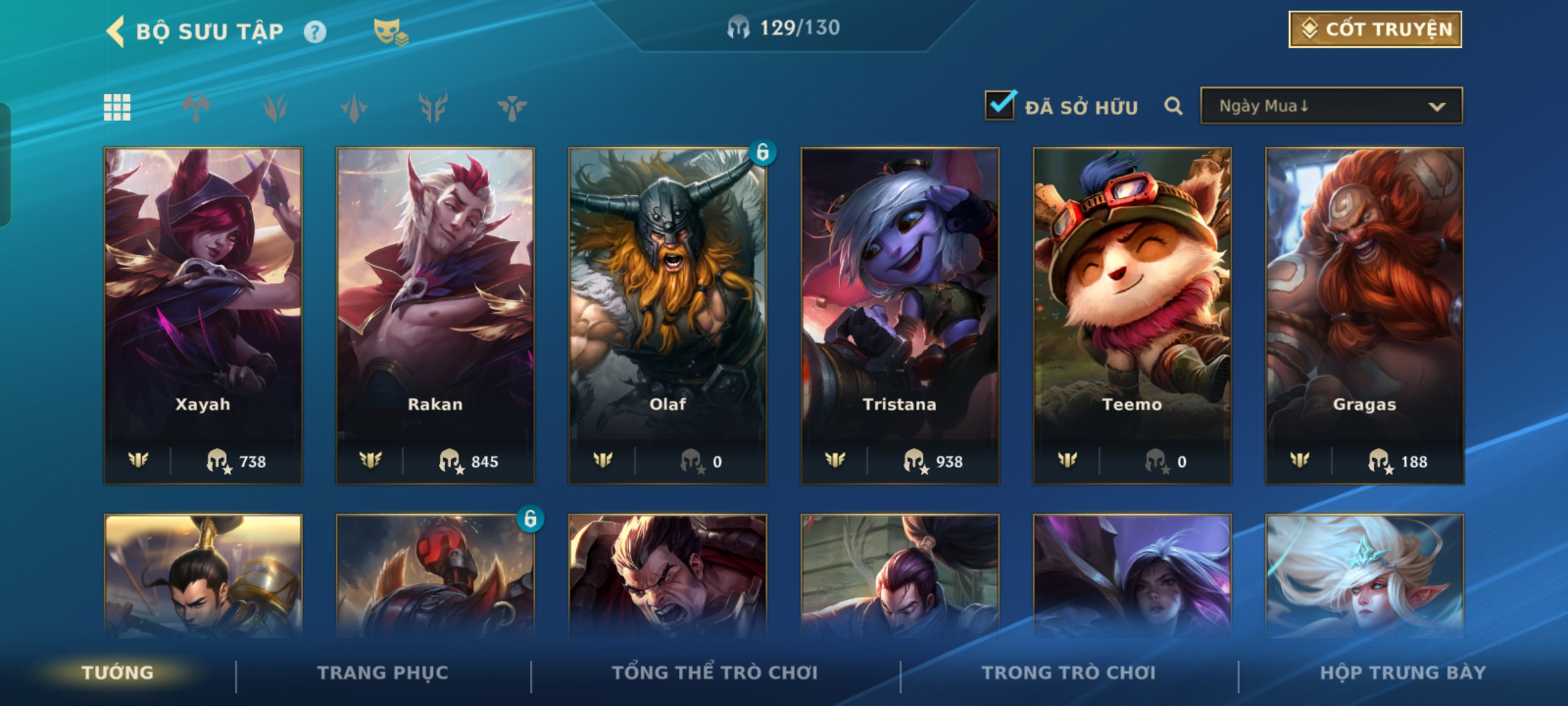Switch to the Trong Trò Chơi tab
Screen dimensions: 1568x706
[1069, 673]
